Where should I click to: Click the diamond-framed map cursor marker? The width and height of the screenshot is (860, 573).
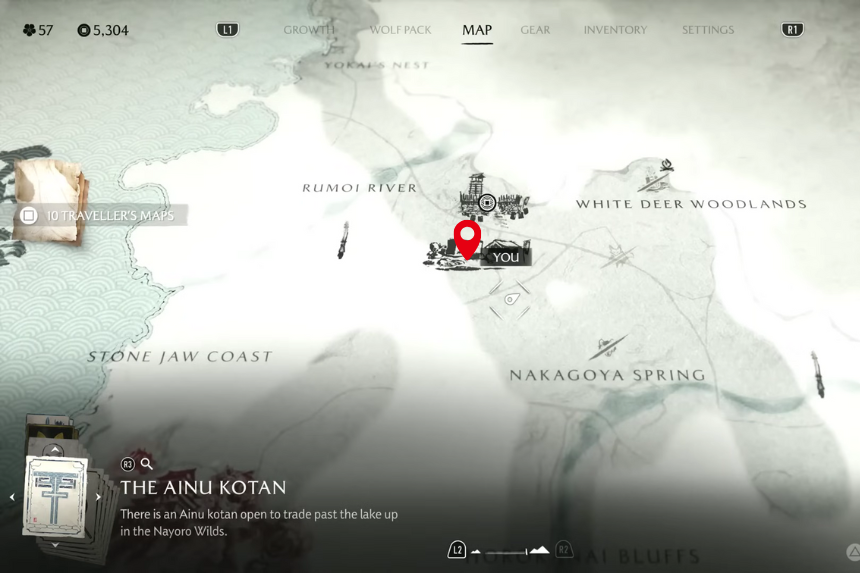pos(510,298)
